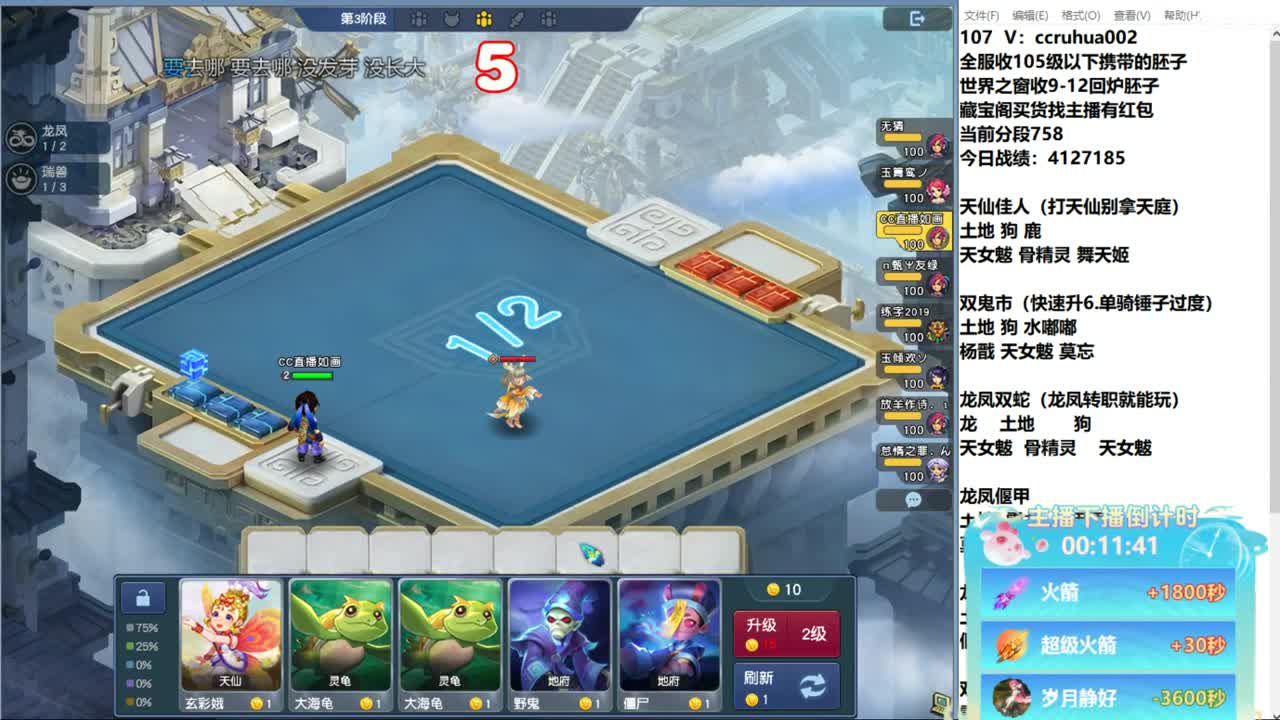The height and width of the screenshot is (720, 1280).
Task: Click the first formation grid icon at top
Action: tap(420, 17)
